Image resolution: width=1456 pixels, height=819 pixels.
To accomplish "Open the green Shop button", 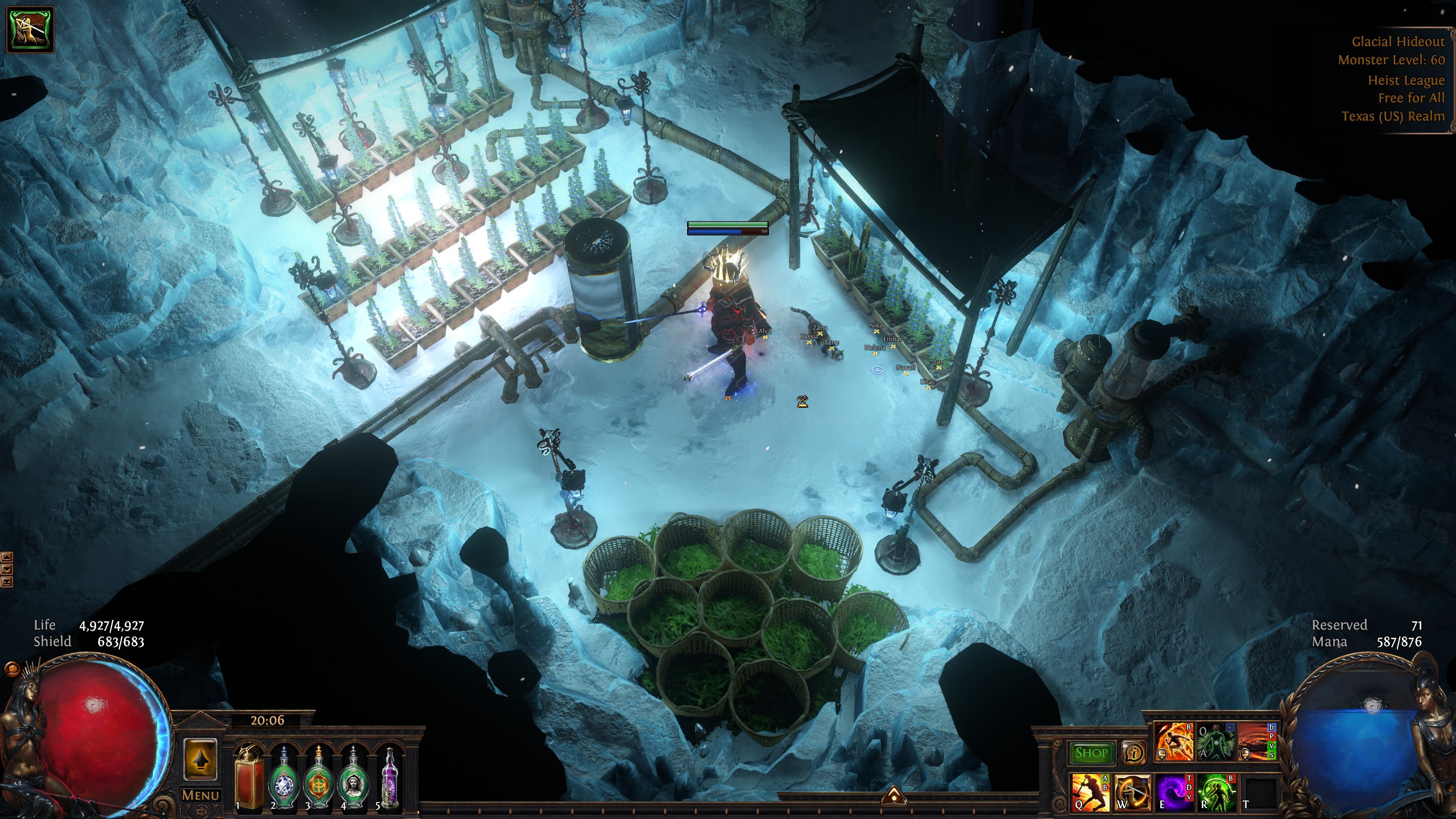I will [x=1091, y=753].
